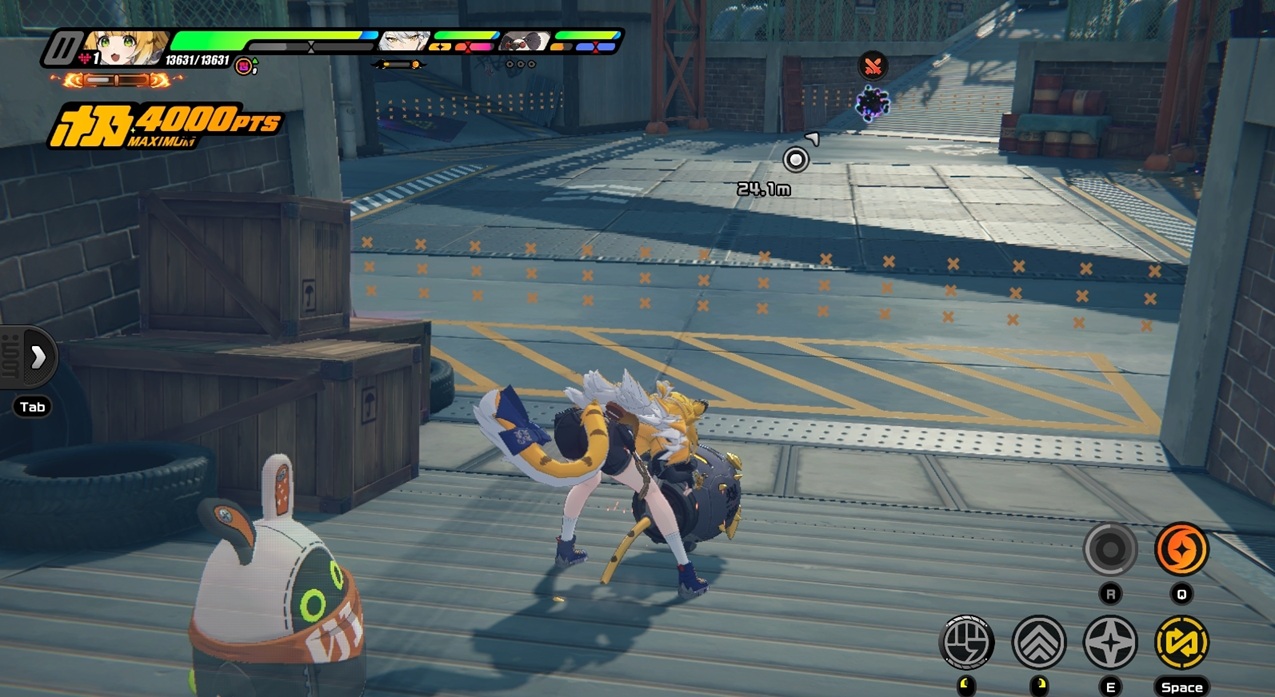Use the four-point star special attack
The image size is (1275, 697).
tap(1110, 642)
